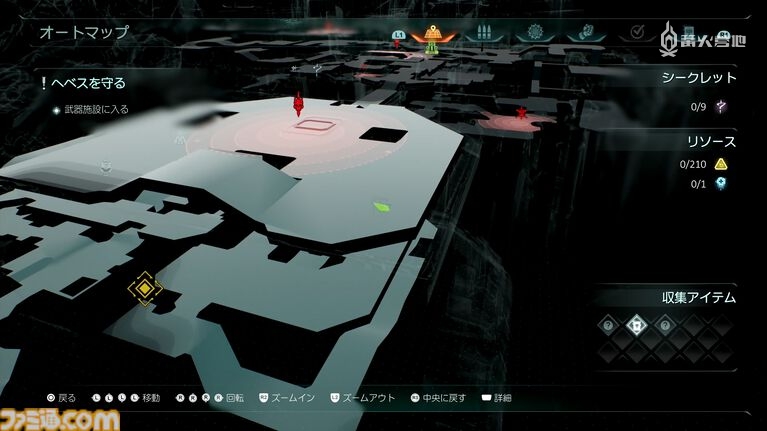767x431 pixels.
Task: Select the highlighted collectible item slot
Action: (636, 324)
